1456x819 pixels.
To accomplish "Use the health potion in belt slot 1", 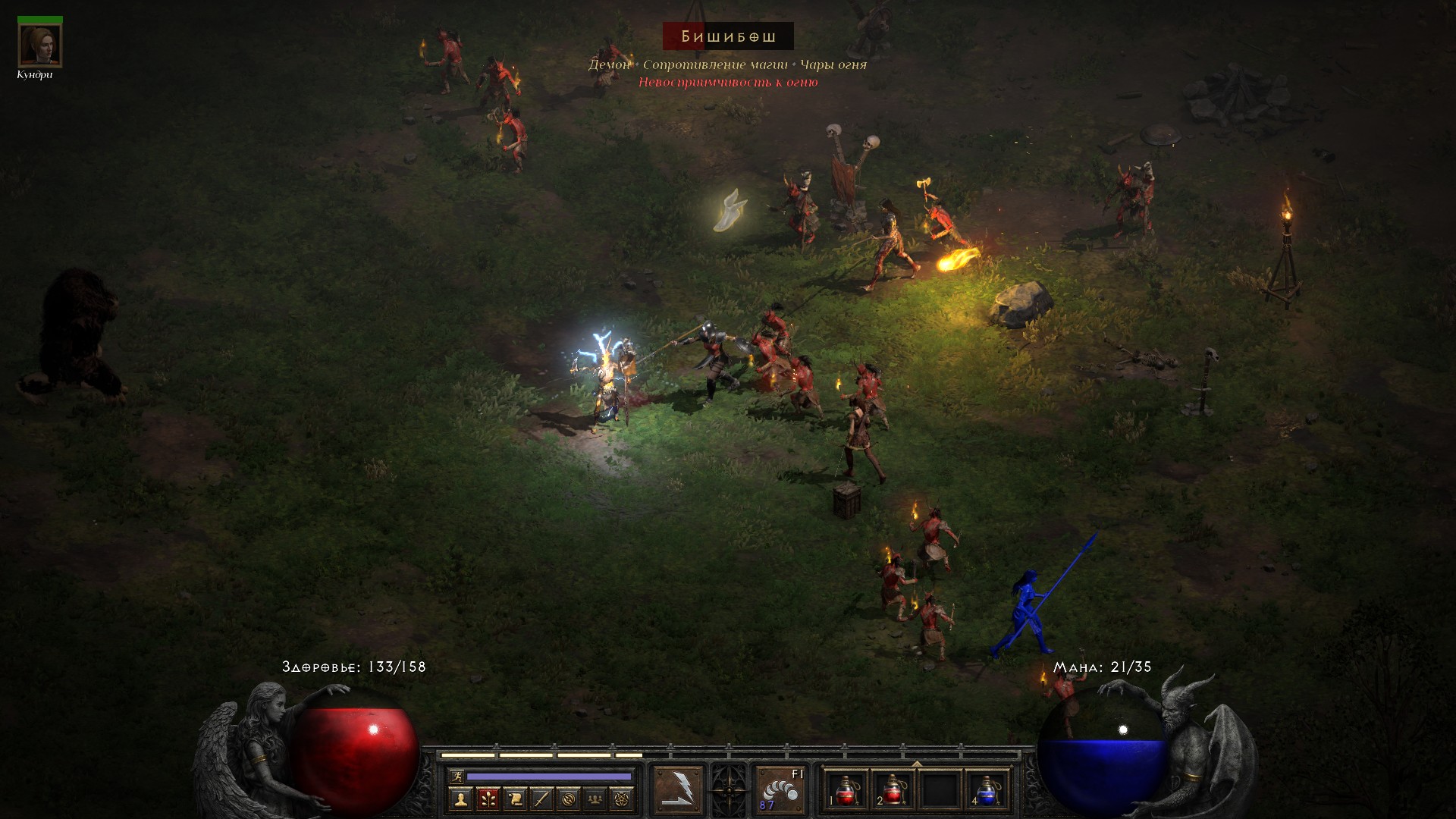I will tap(846, 790).
